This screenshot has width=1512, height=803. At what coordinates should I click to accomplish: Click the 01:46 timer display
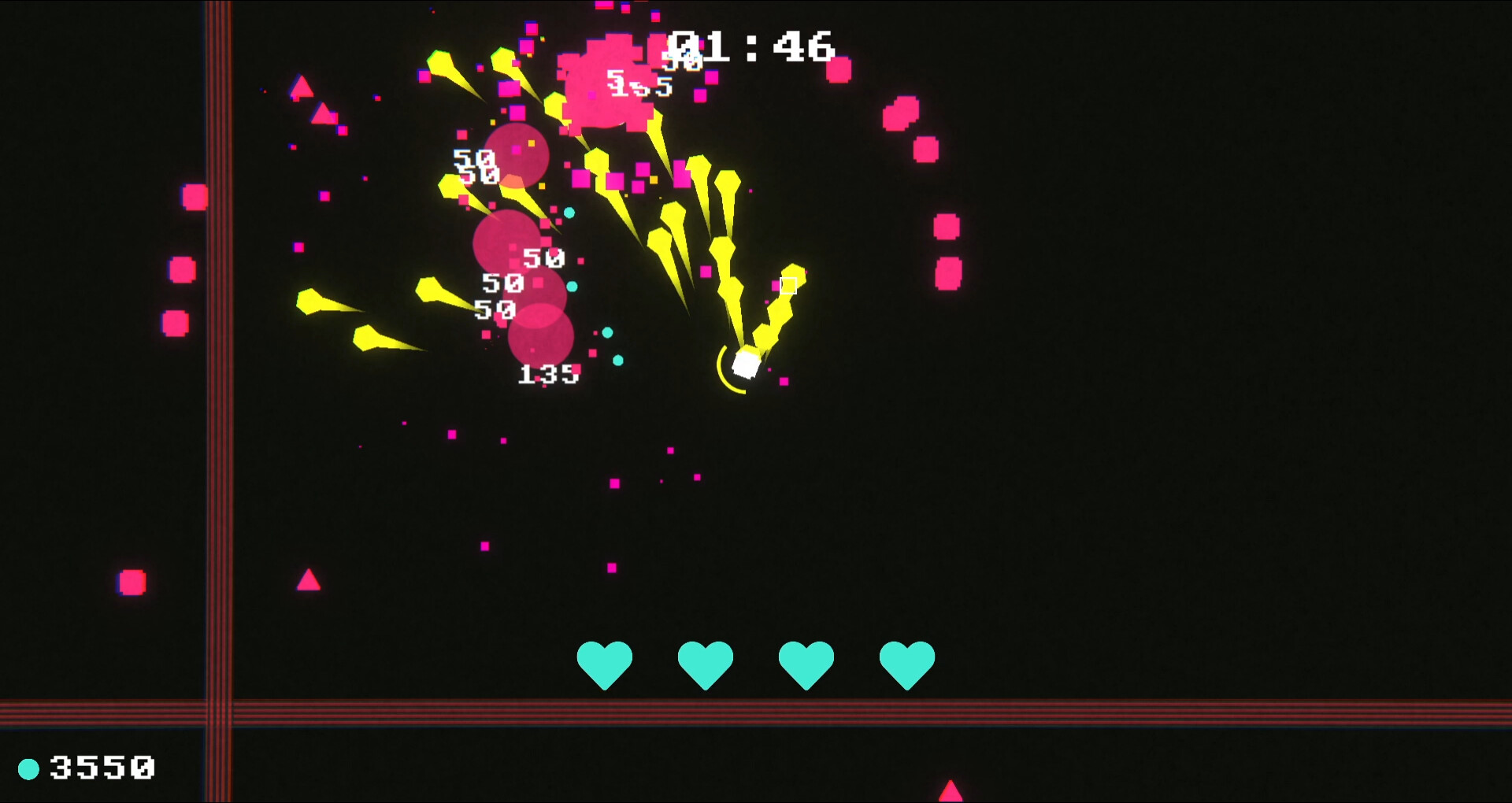click(748, 47)
